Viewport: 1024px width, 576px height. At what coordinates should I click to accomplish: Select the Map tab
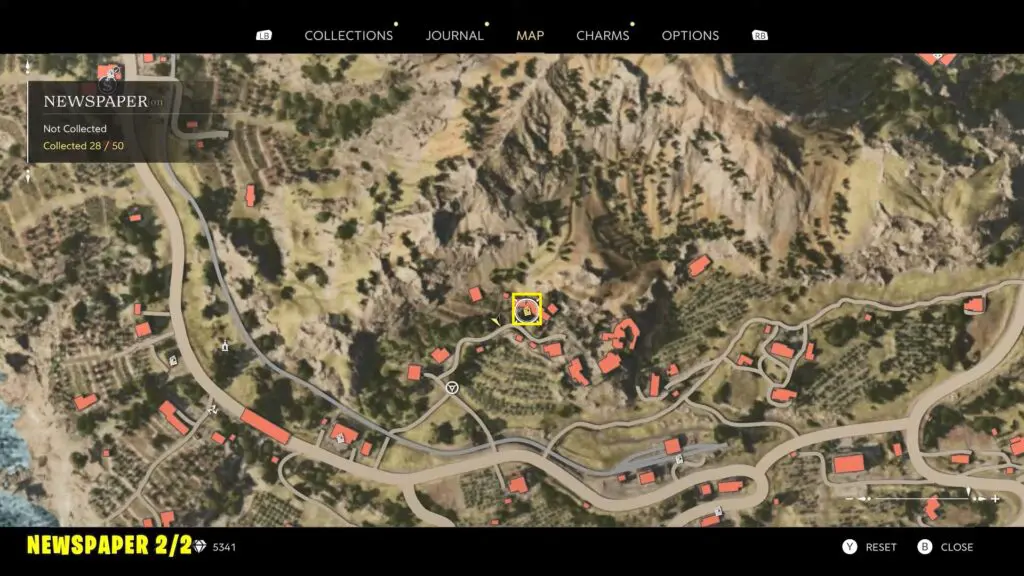click(x=530, y=35)
